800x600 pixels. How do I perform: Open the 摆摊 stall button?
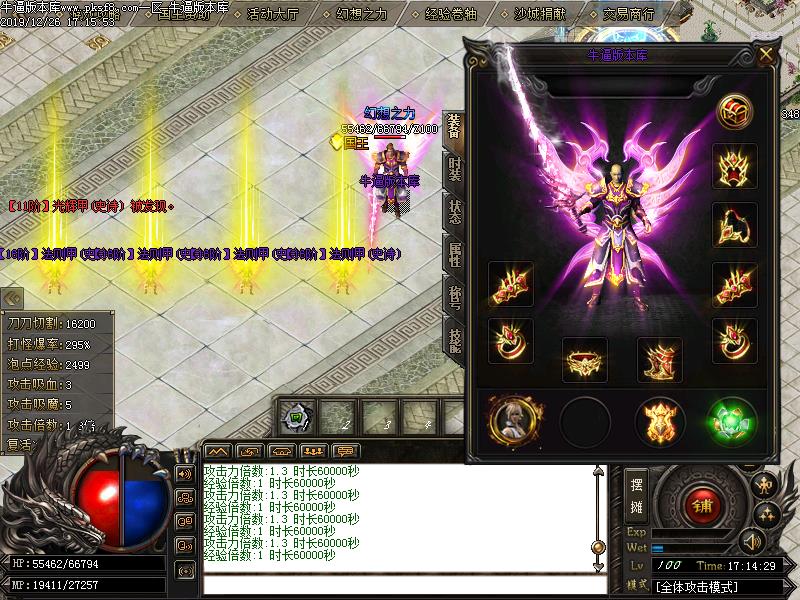click(636, 494)
